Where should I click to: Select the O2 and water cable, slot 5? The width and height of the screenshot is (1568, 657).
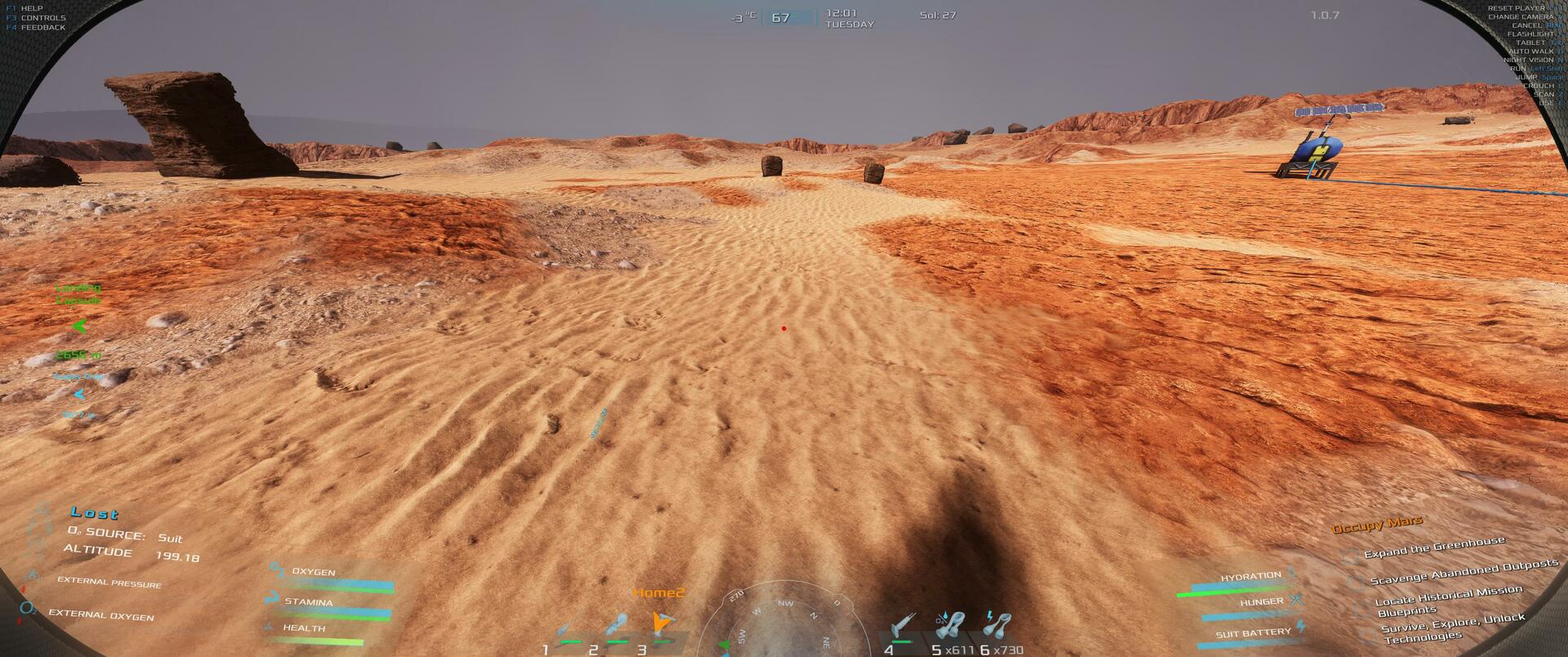[951, 626]
